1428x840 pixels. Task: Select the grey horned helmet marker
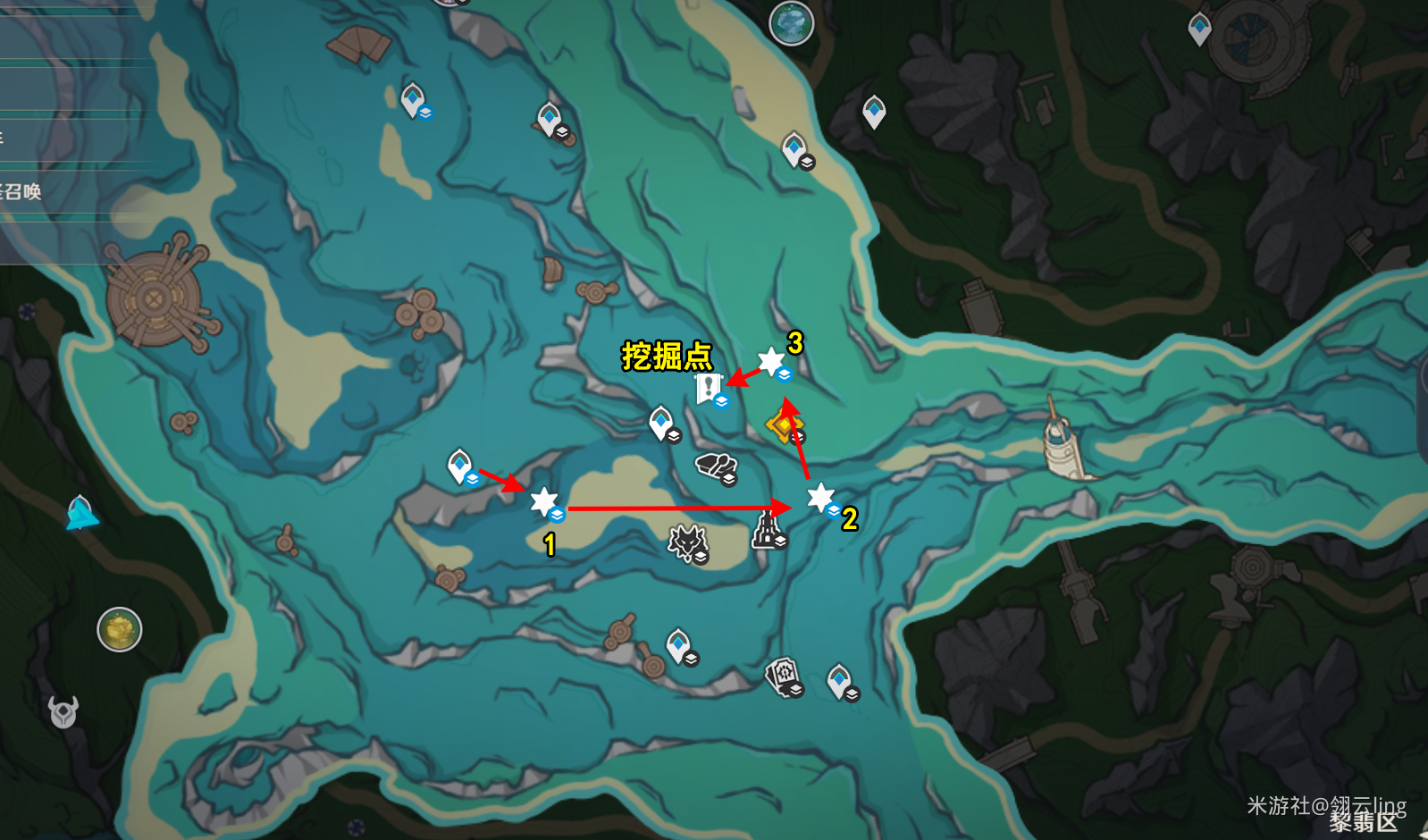pyautogui.click(x=63, y=711)
